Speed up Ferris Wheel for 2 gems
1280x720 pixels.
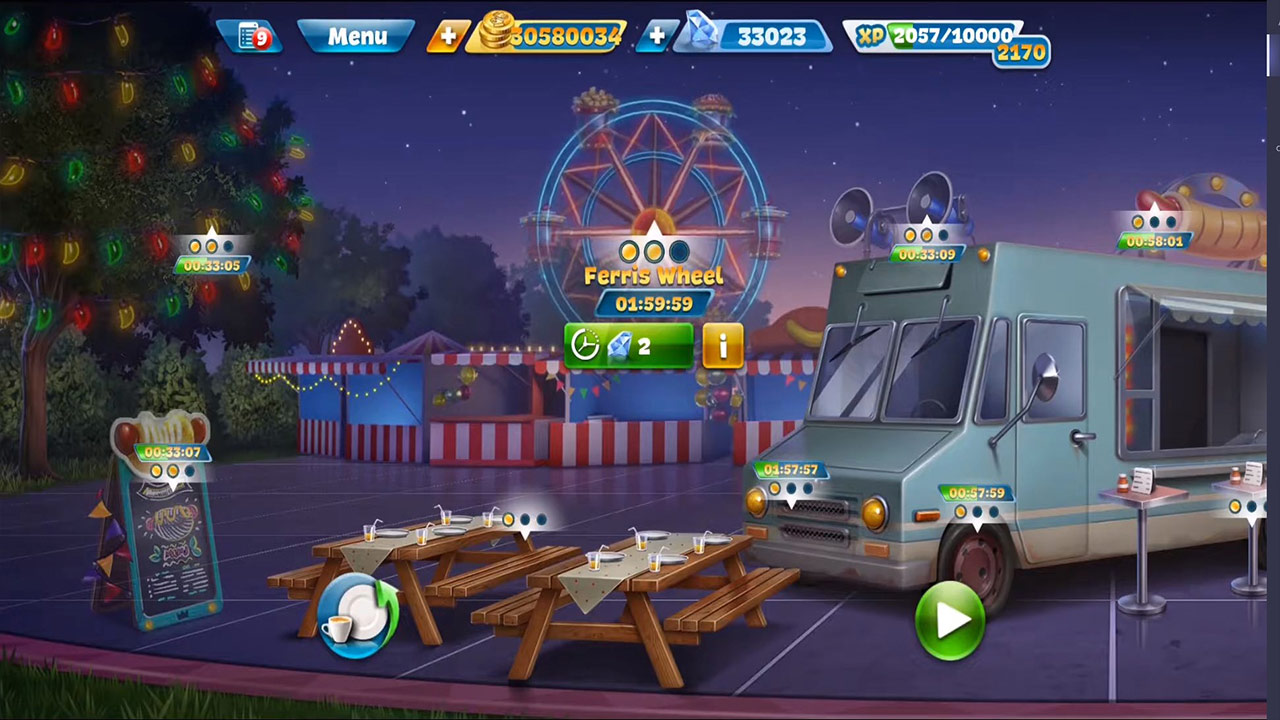(628, 346)
